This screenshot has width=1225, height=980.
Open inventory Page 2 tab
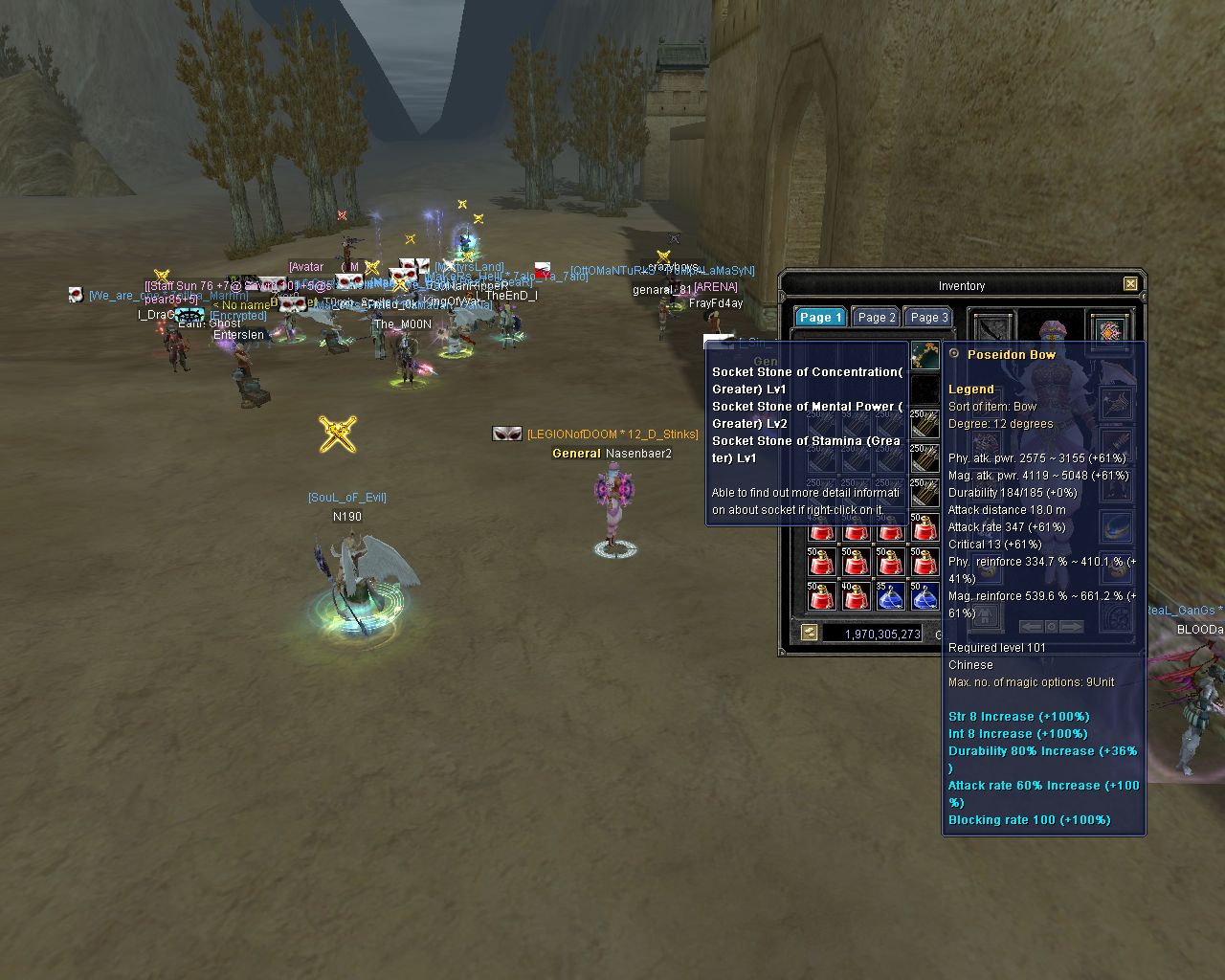tap(877, 318)
